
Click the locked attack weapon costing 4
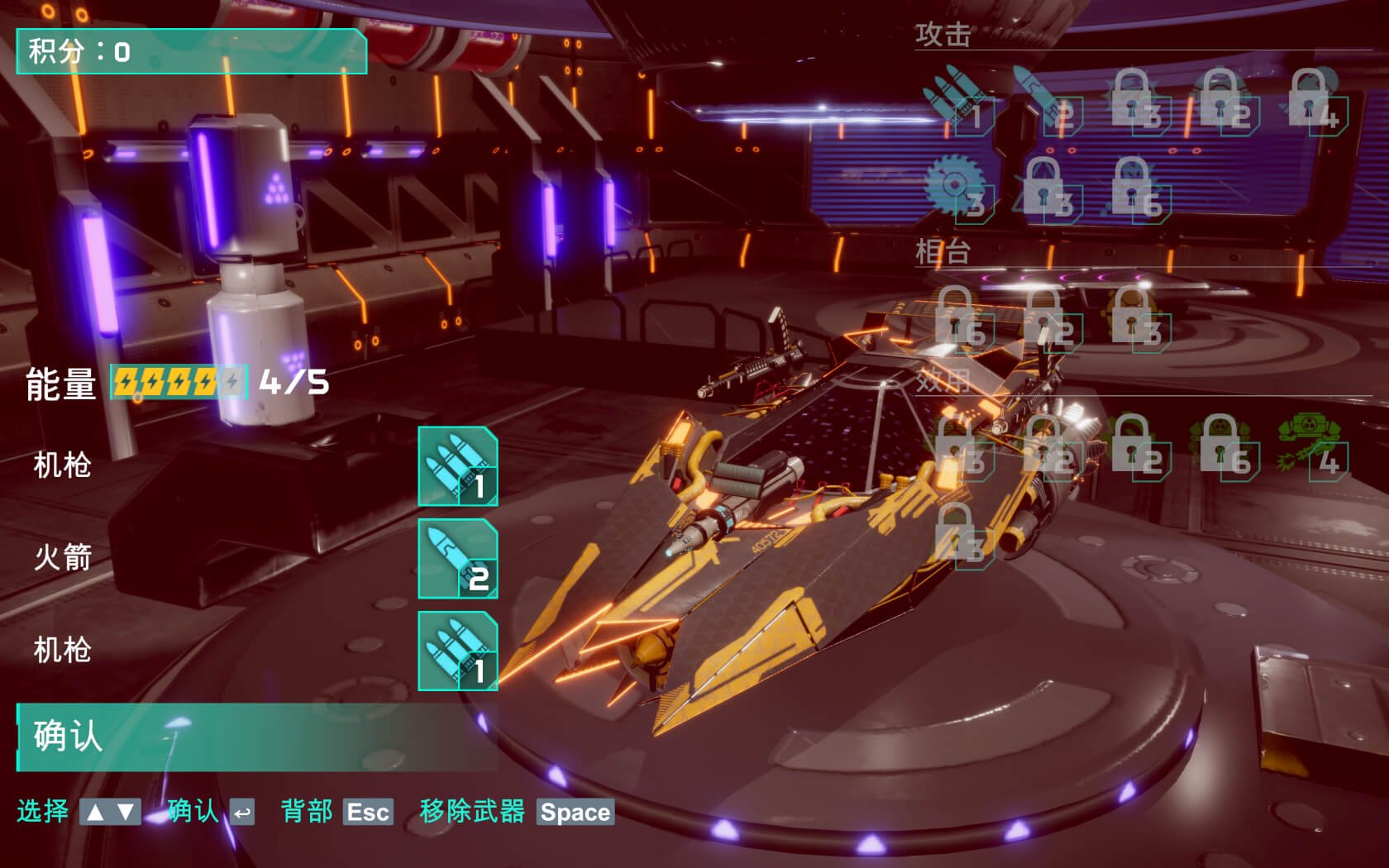point(1312,103)
